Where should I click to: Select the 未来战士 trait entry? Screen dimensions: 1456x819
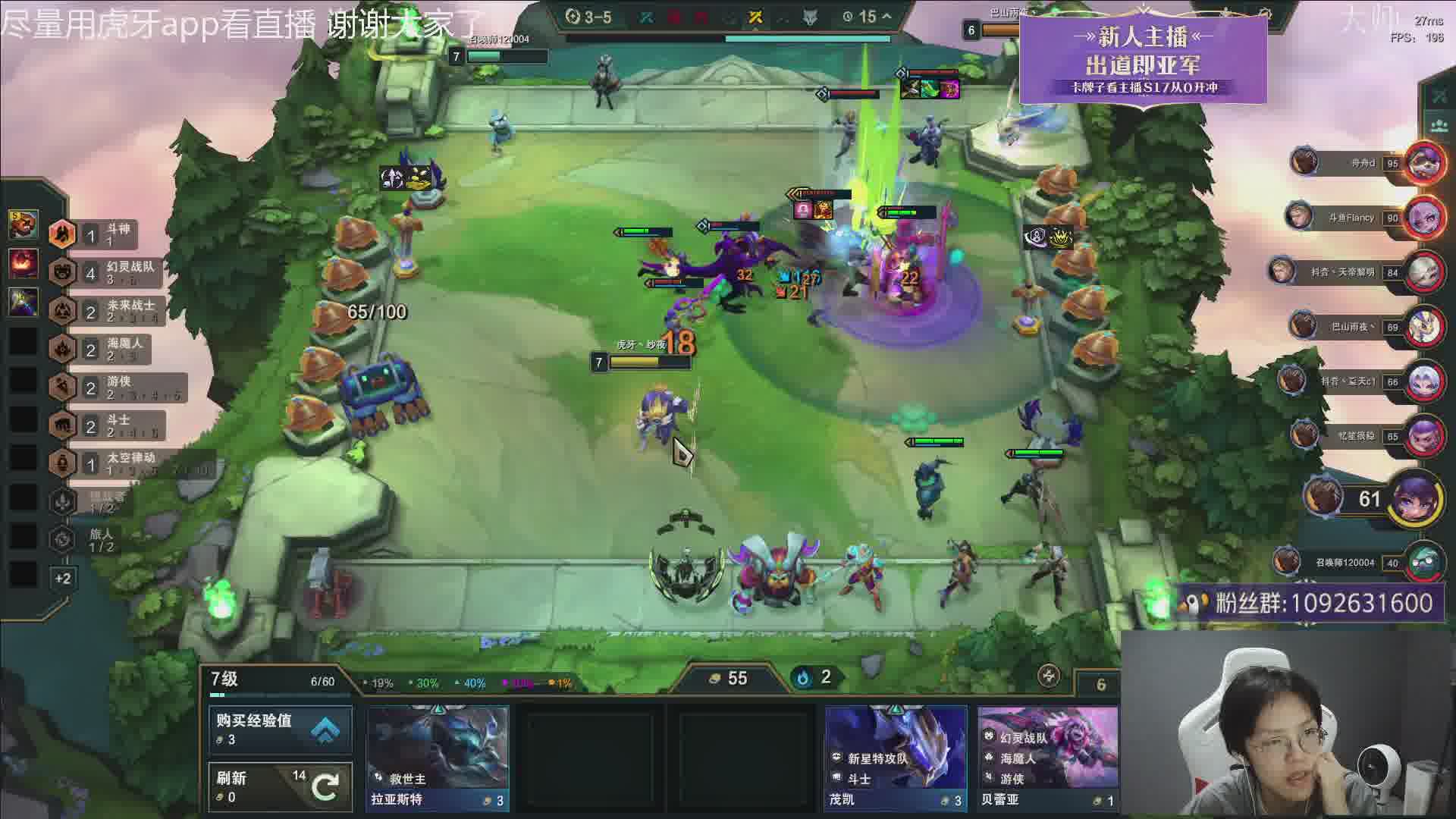pos(106,310)
